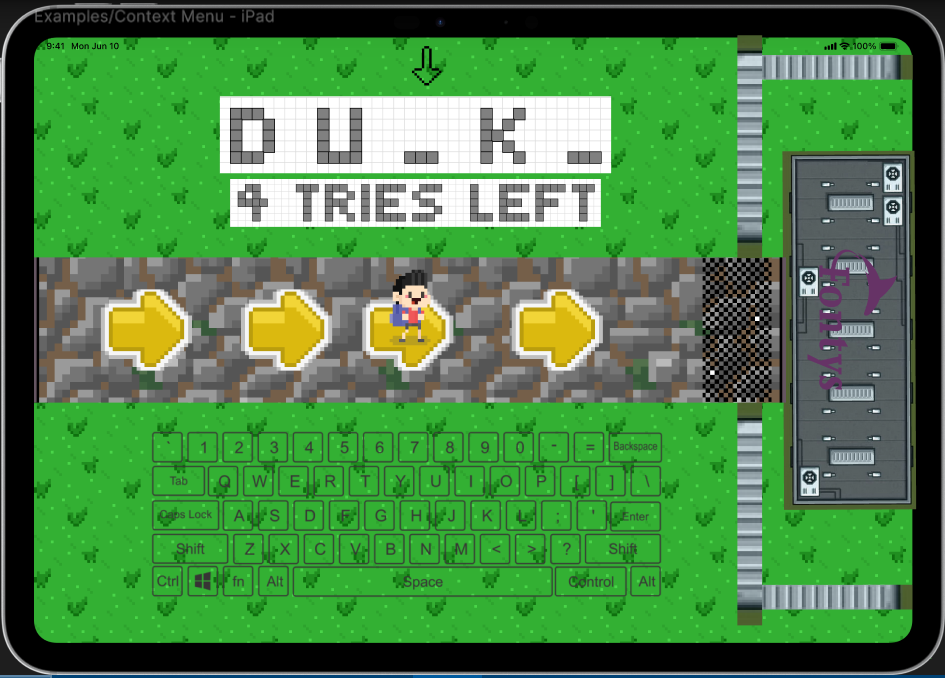Select the fn key
This screenshot has height=678, width=945.
click(238, 582)
